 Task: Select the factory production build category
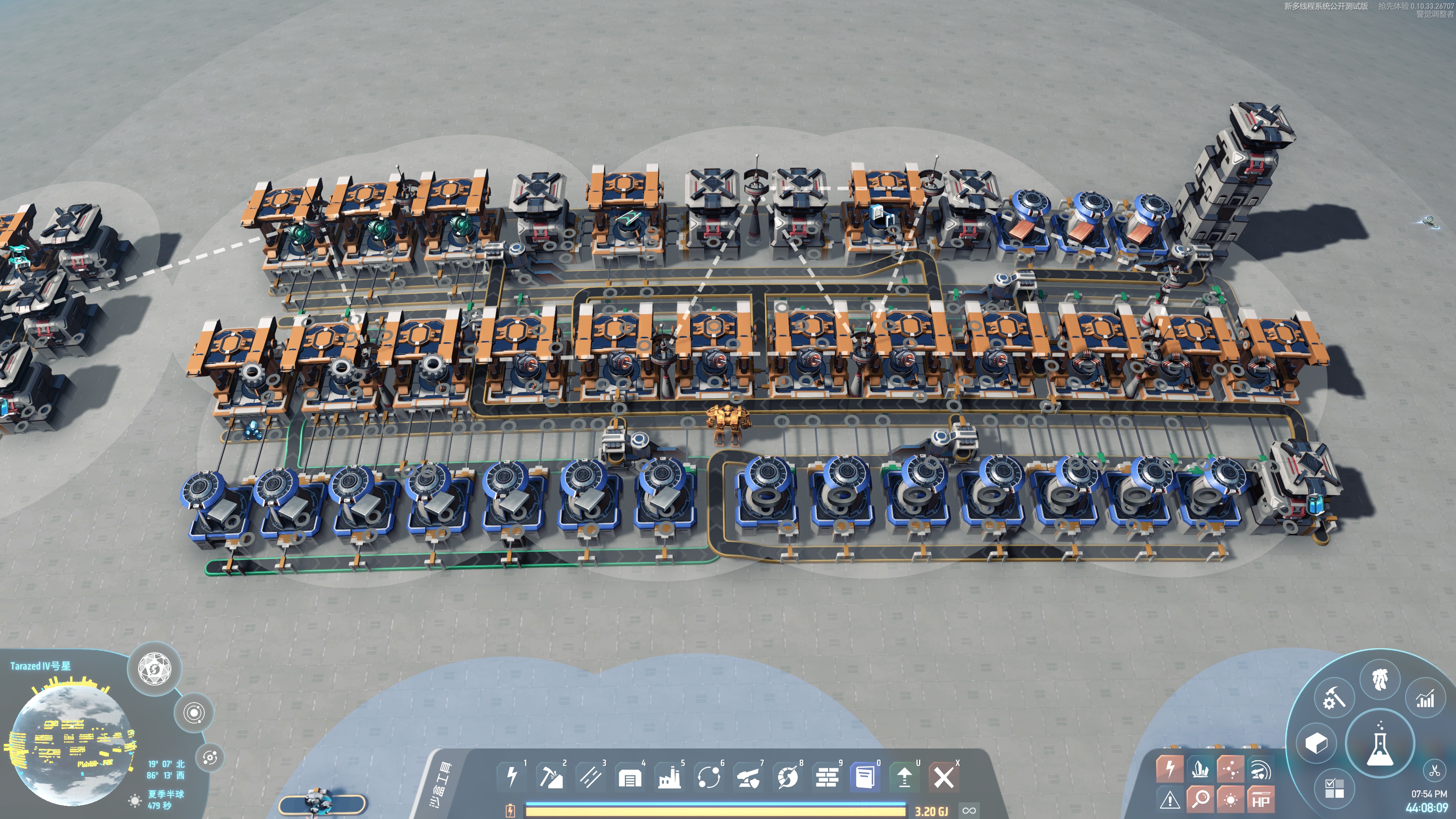pyautogui.click(x=669, y=778)
